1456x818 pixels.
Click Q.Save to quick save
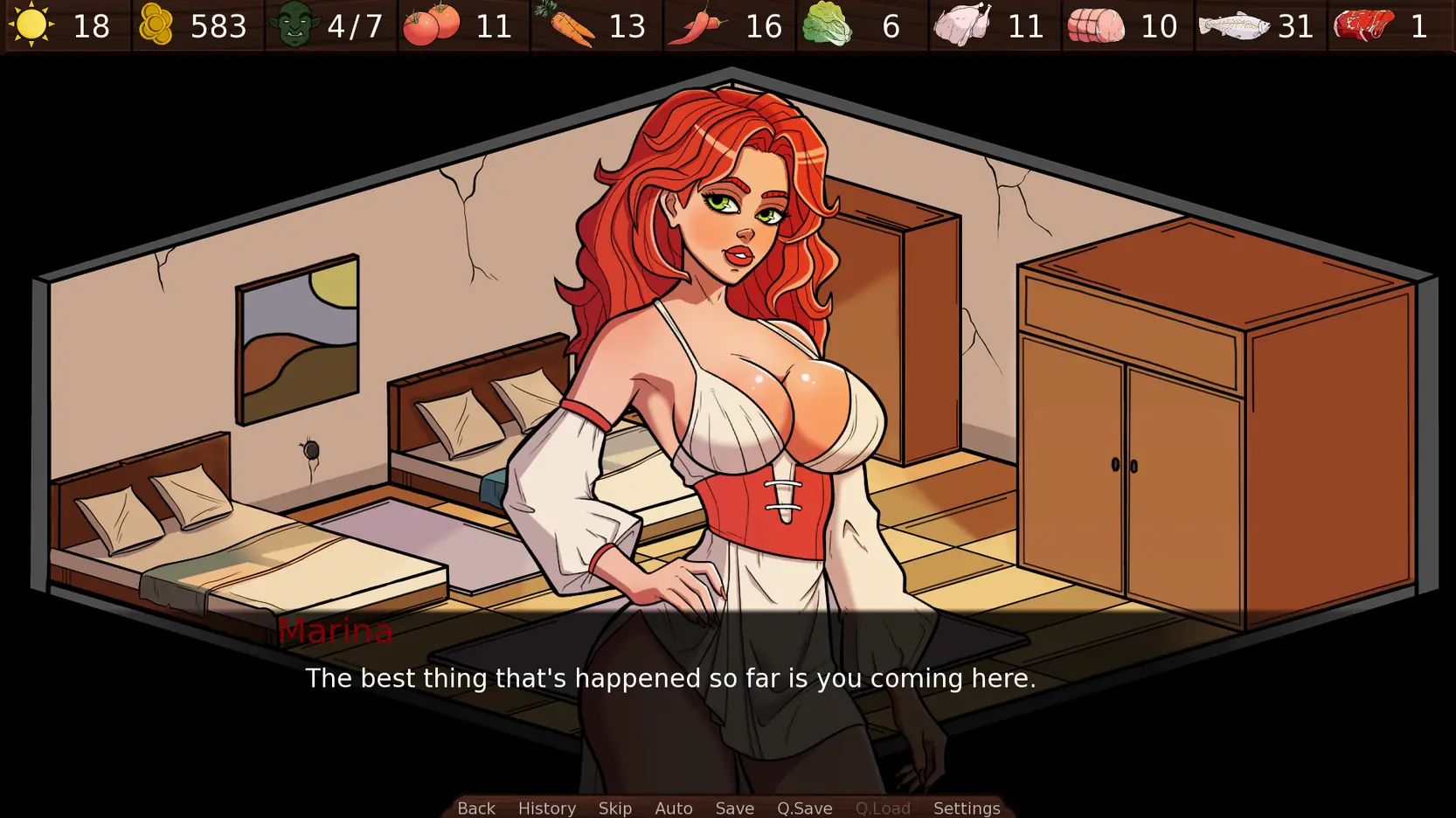tap(805, 808)
